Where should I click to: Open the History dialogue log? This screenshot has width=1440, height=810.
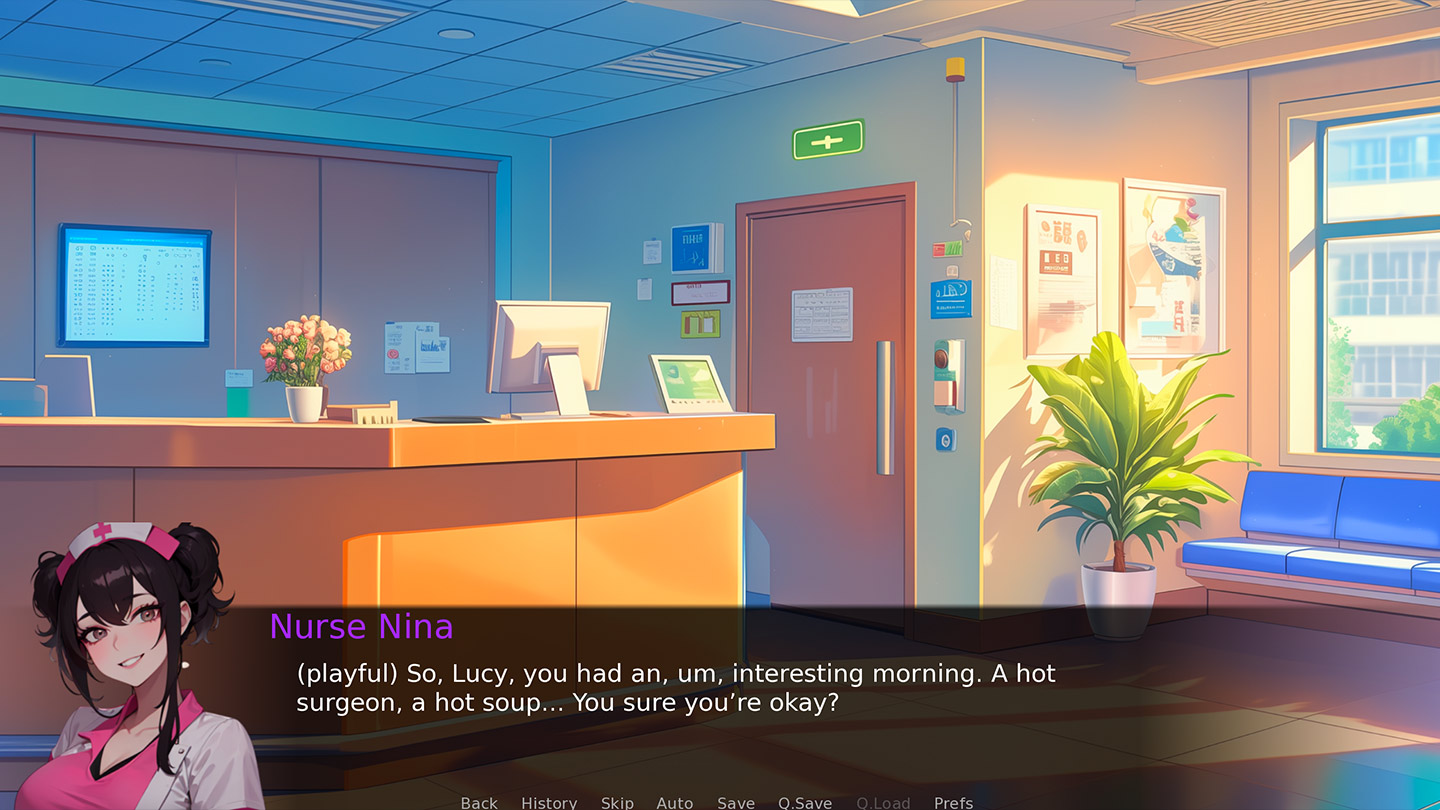pyautogui.click(x=548, y=802)
